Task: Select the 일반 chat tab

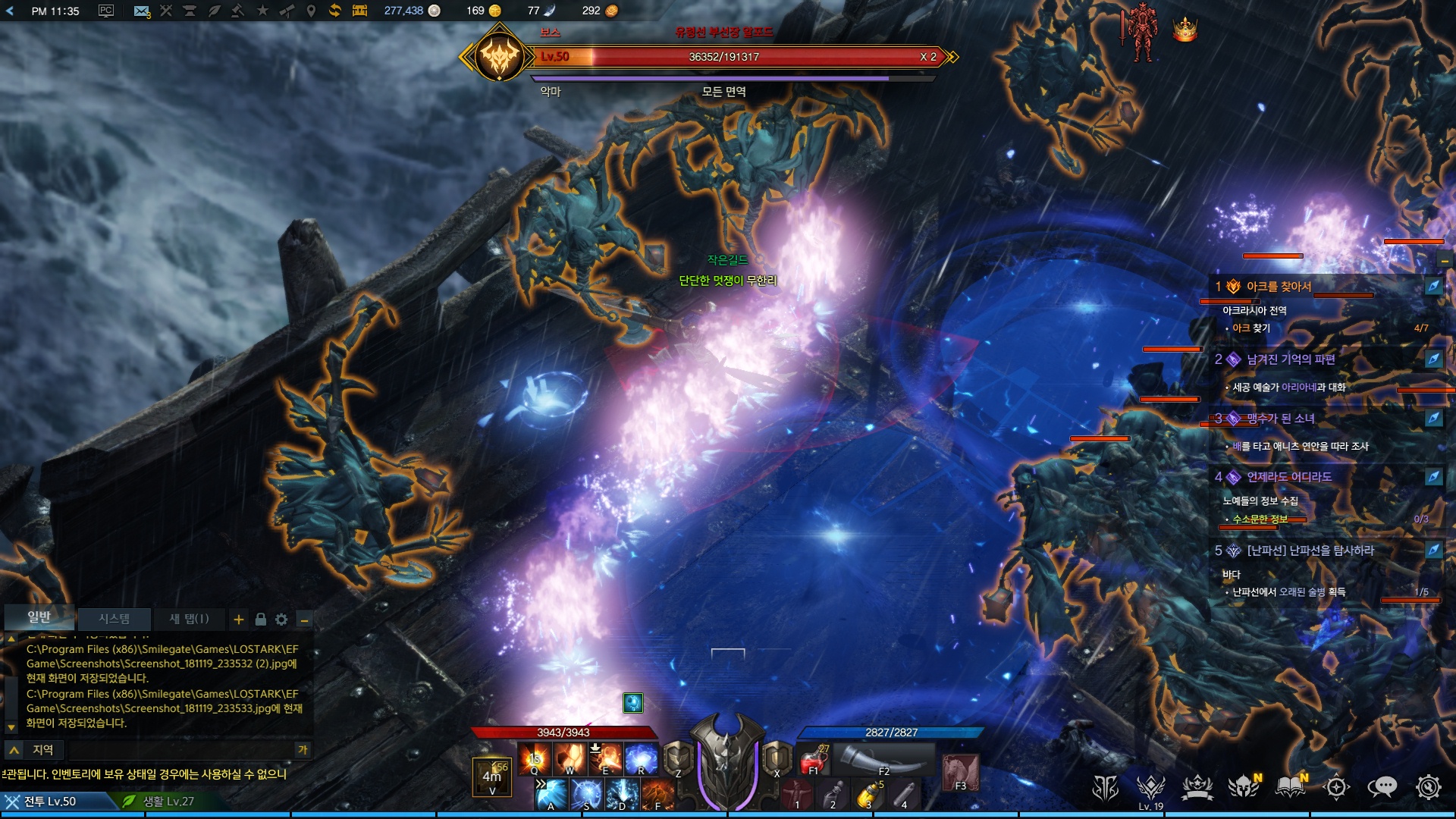Action: pyautogui.click(x=39, y=617)
